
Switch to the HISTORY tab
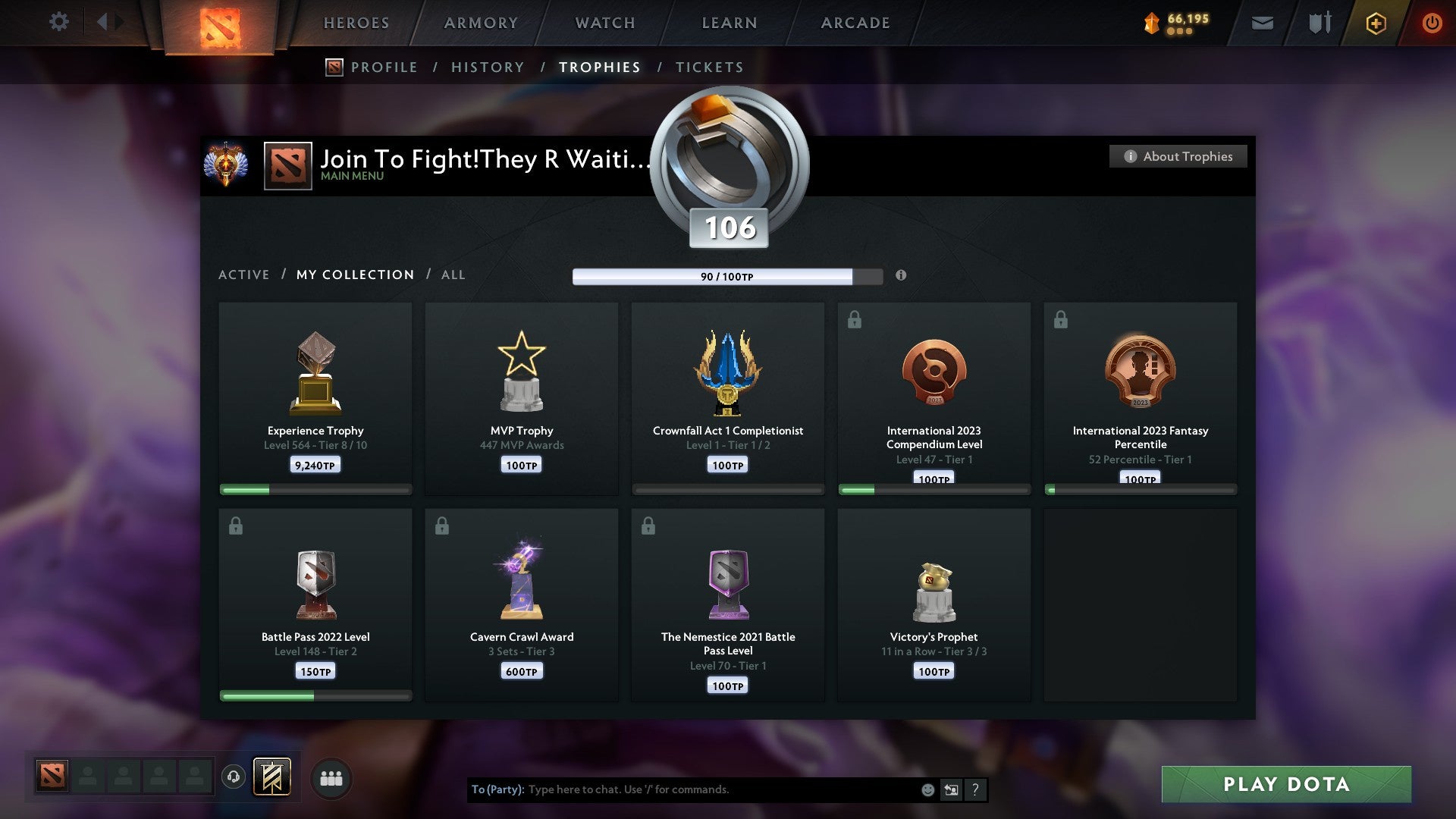488,67
